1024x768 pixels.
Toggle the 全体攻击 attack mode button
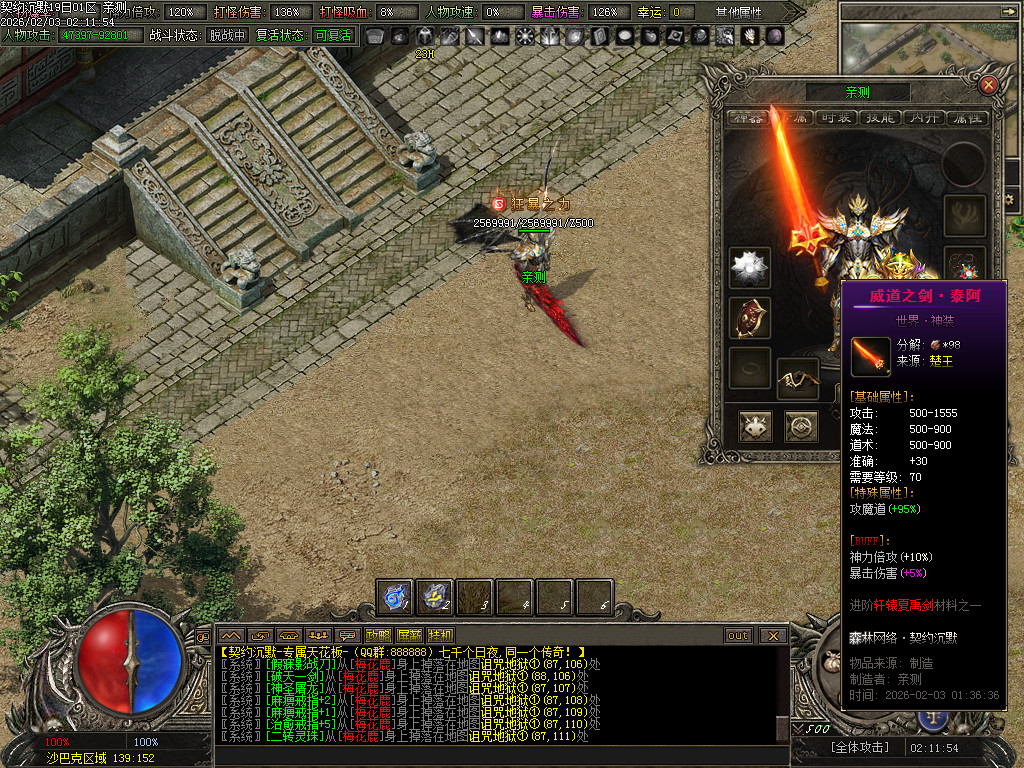coord(843,748)
